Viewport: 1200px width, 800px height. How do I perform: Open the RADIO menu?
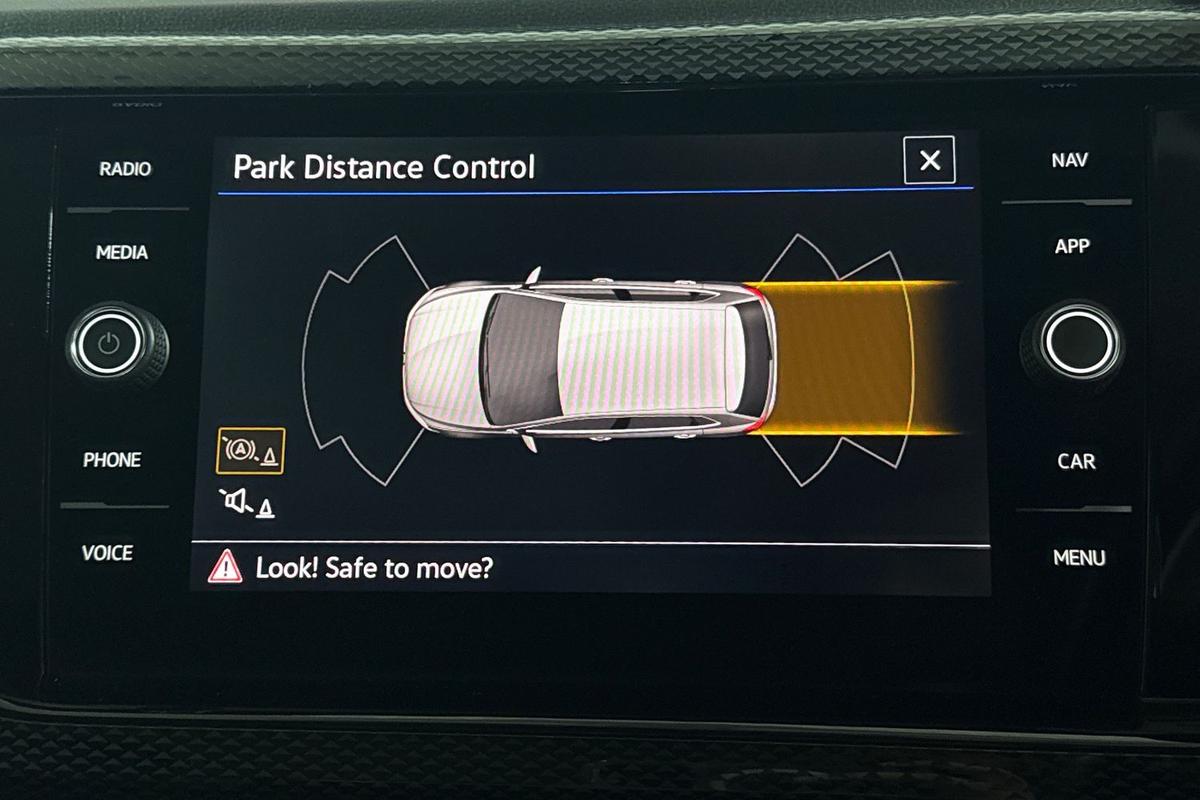[125, 169]
